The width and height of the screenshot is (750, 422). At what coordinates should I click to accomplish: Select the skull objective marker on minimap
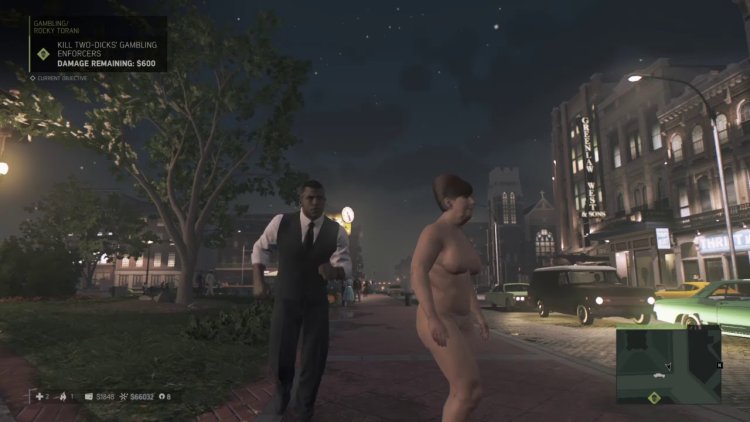point(654,397)
